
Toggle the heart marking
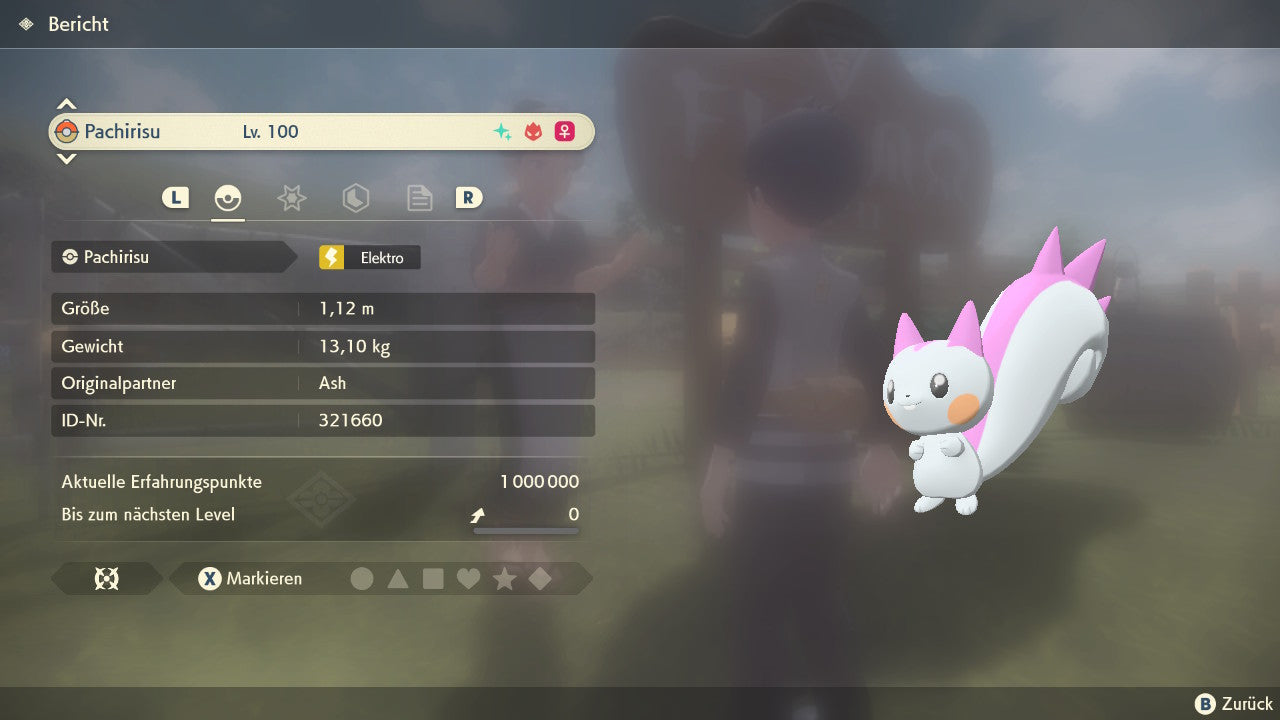point(468,579)
